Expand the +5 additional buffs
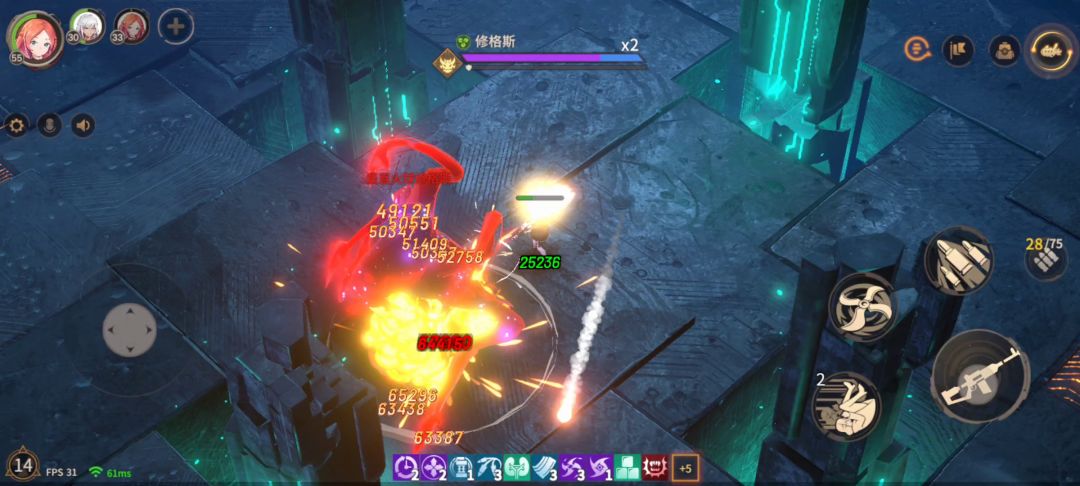This screenshot has width=1080, height=486. (685, 467)
